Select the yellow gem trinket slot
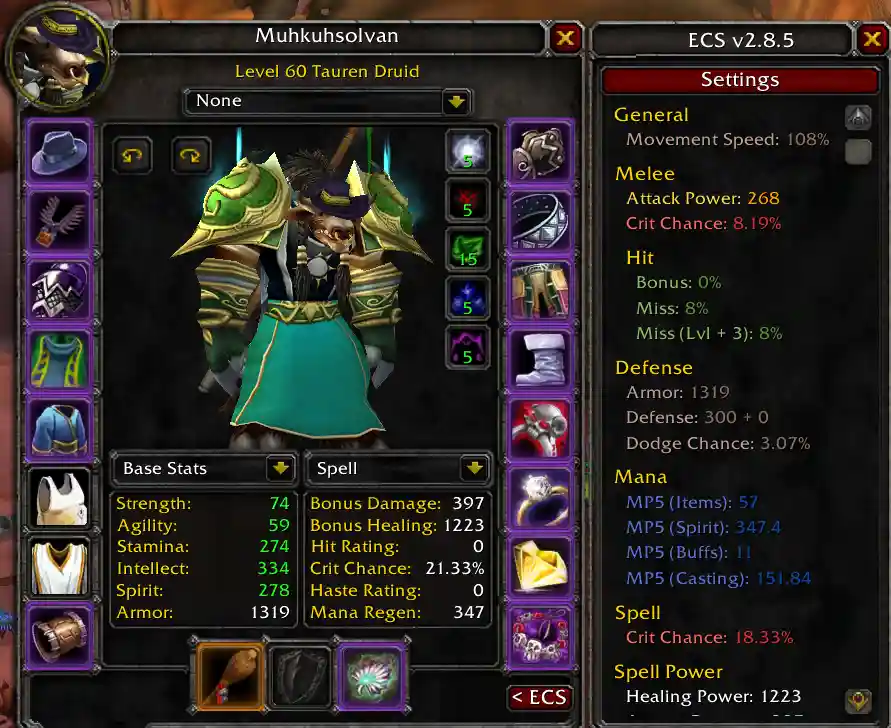The image size is (891, 728). tap(540, 566)
